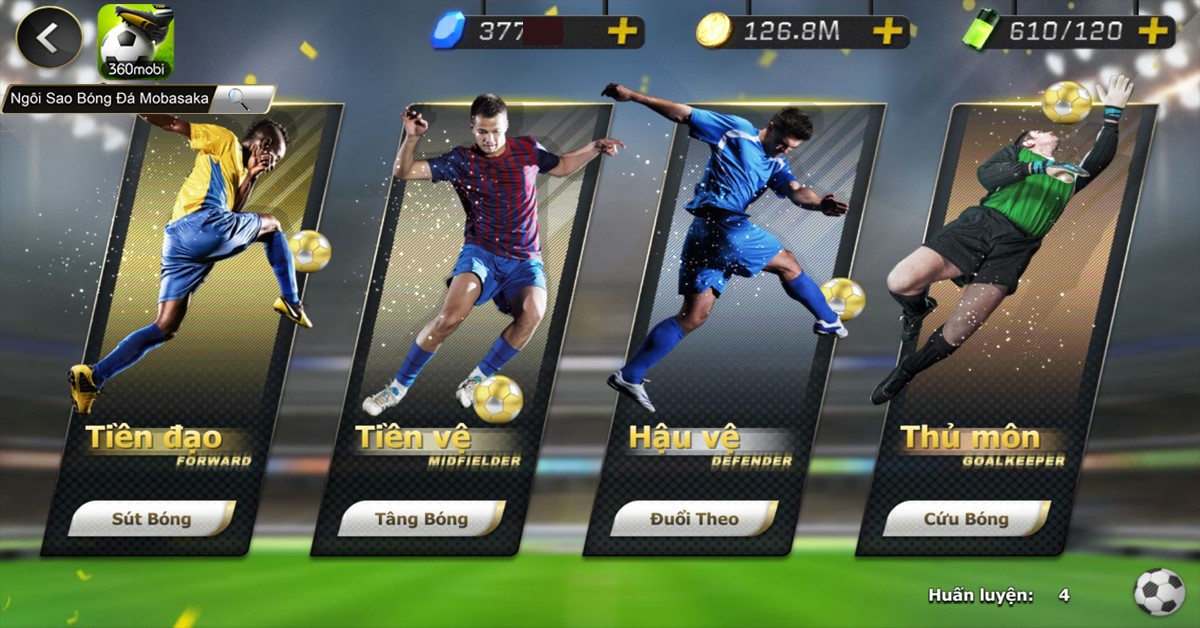
Task: Buy more gold coins with plus
Action: [x=887, y=32]
